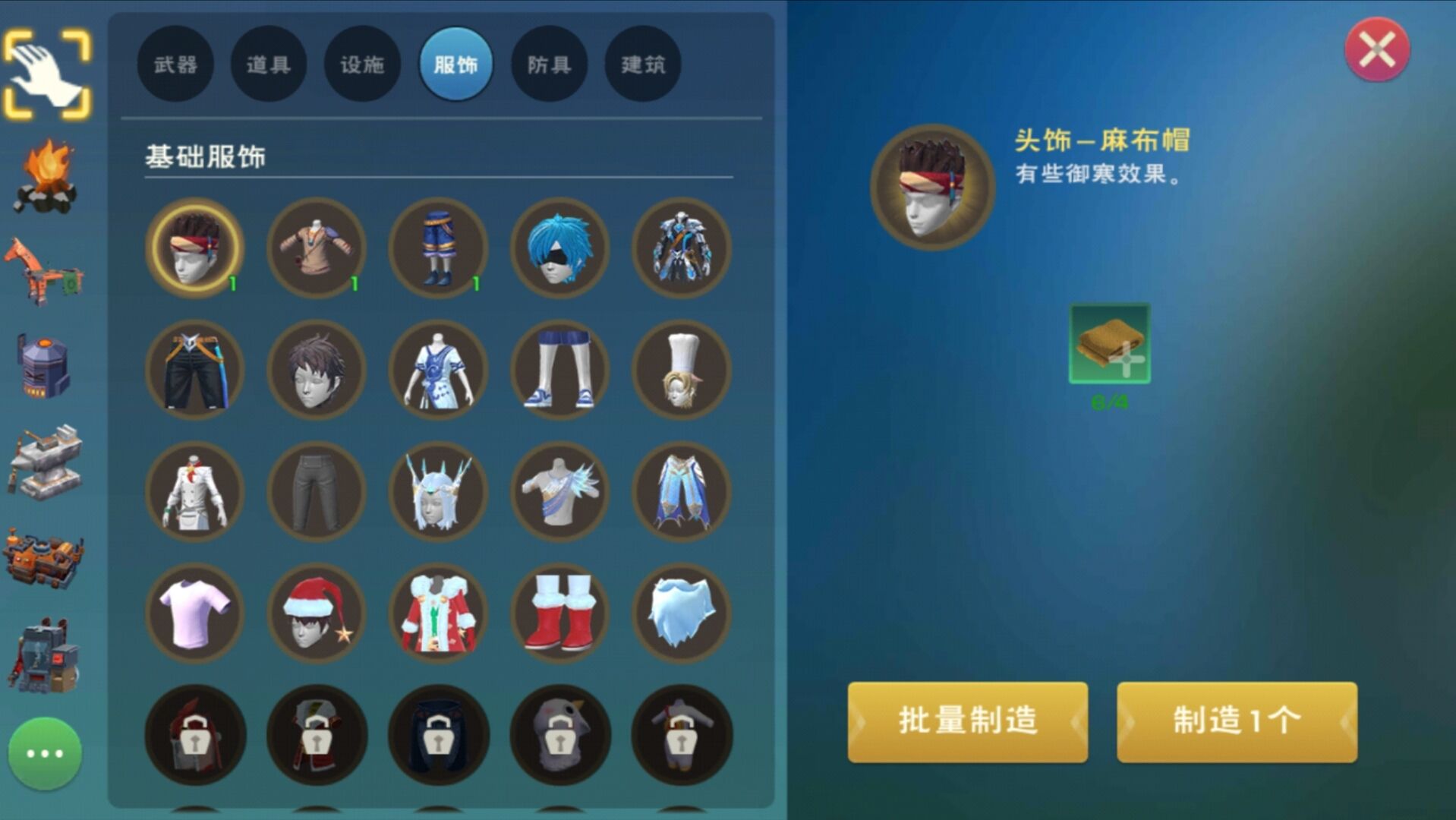Open the 防具 armor tab
1456x820 pixels.
549,65
